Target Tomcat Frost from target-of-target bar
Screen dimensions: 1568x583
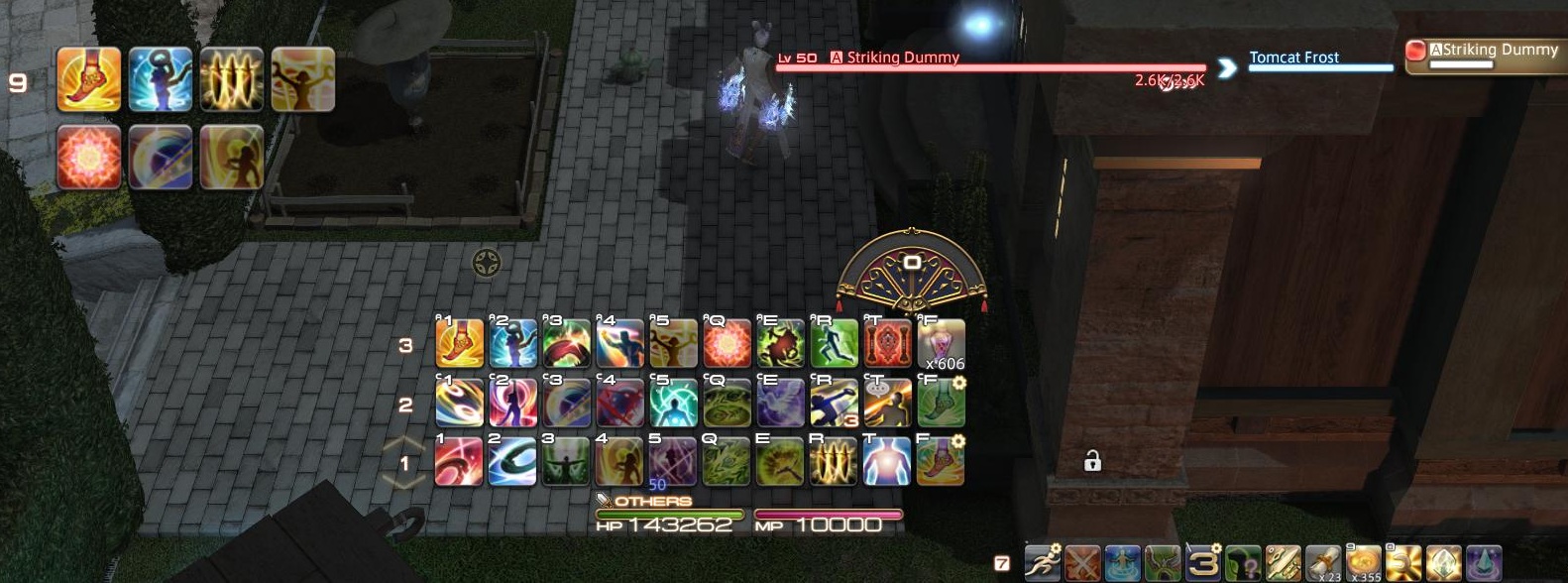(1293, 58)
